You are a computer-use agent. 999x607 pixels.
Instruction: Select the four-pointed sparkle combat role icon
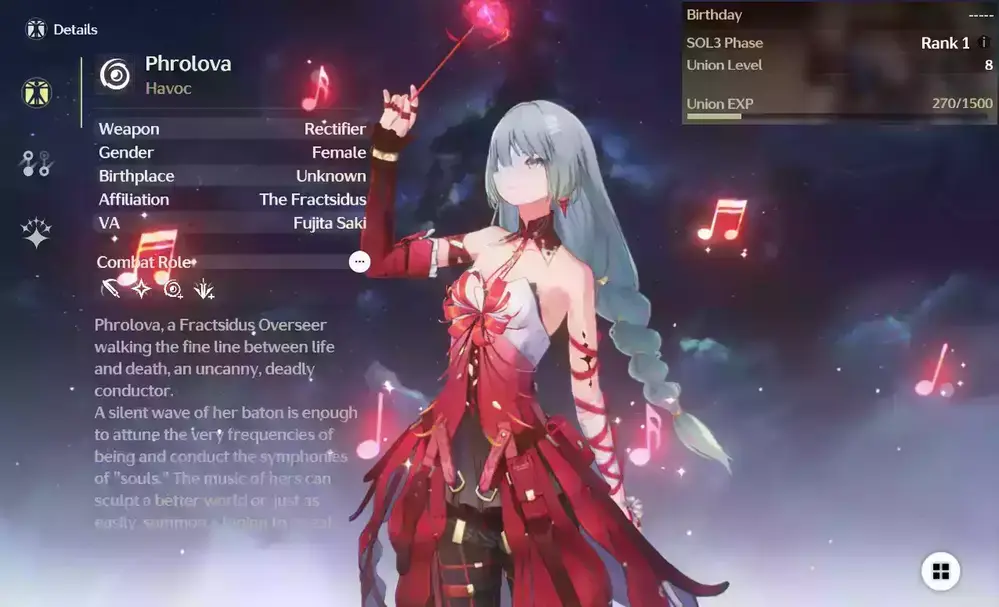point(141,290)
